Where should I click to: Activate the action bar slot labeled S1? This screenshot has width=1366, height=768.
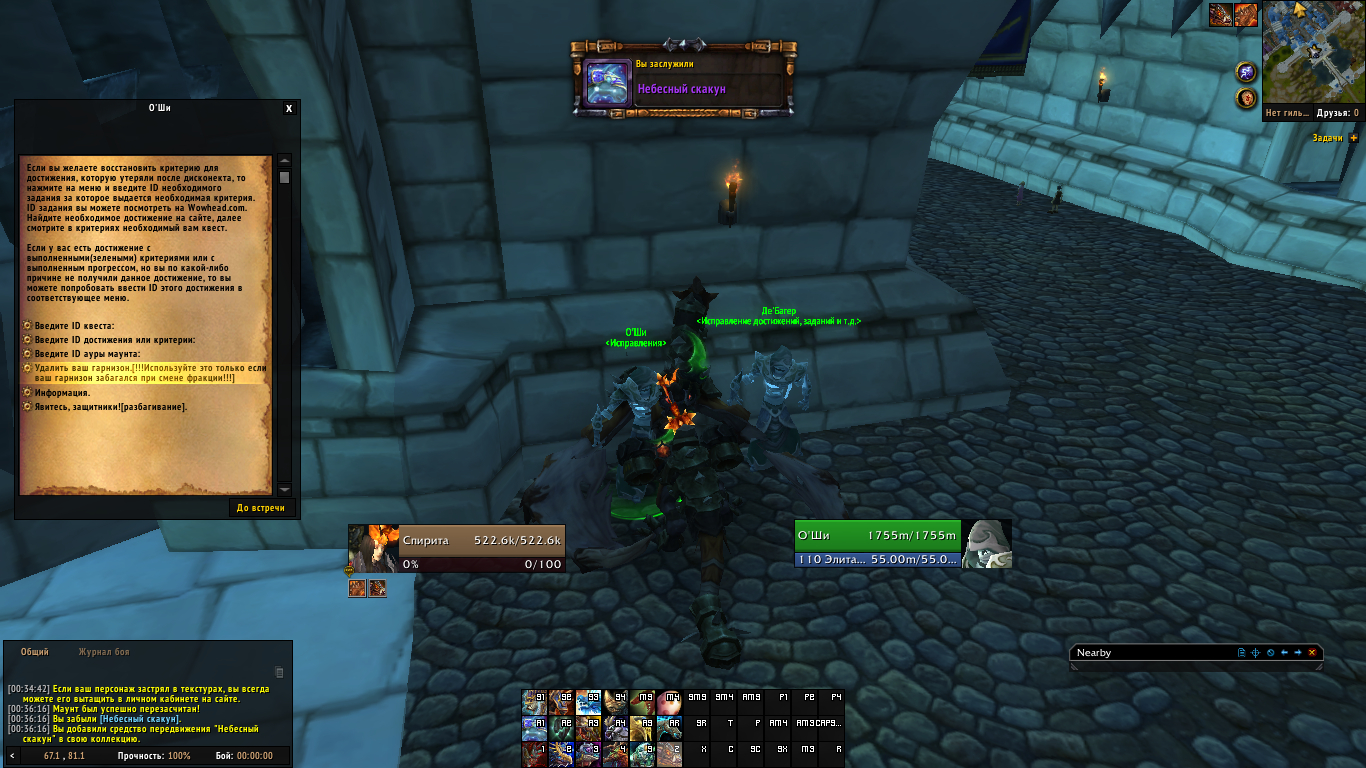pyautogui.click(x=534, y=698)
